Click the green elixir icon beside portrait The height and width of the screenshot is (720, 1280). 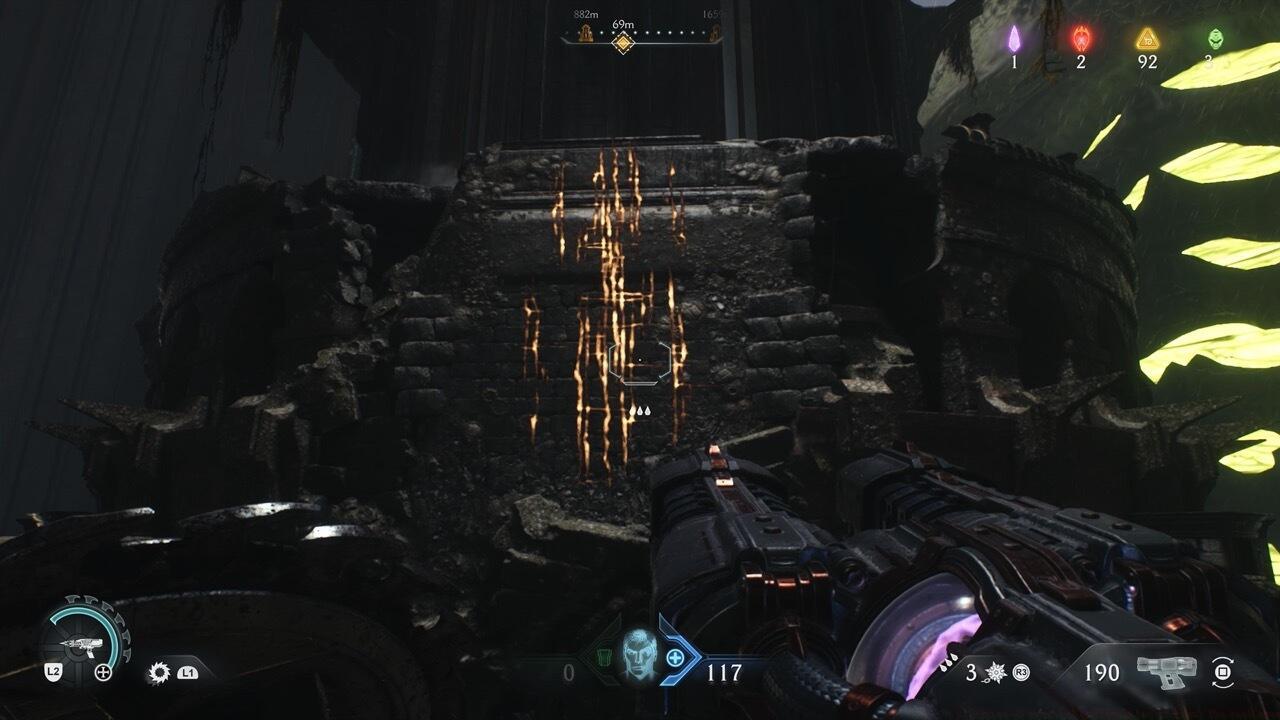(602, 657)
